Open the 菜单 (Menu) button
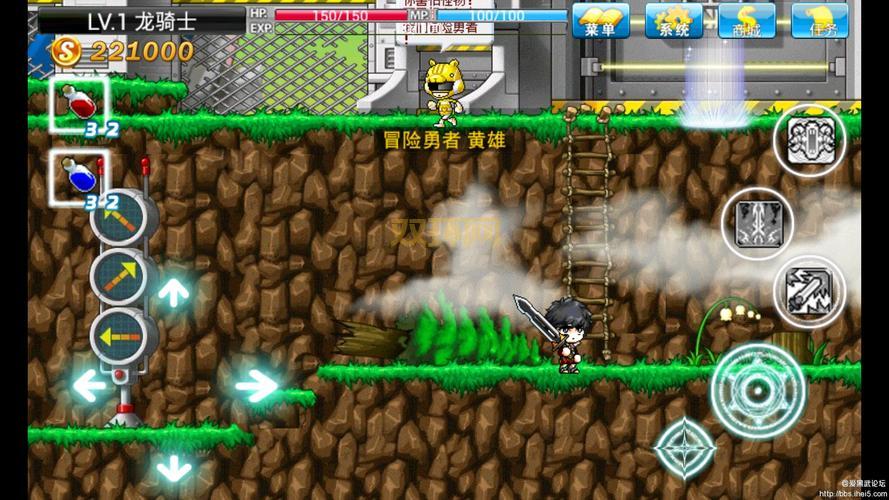Viewport: 889px width, 500px height. pos(600,20)
